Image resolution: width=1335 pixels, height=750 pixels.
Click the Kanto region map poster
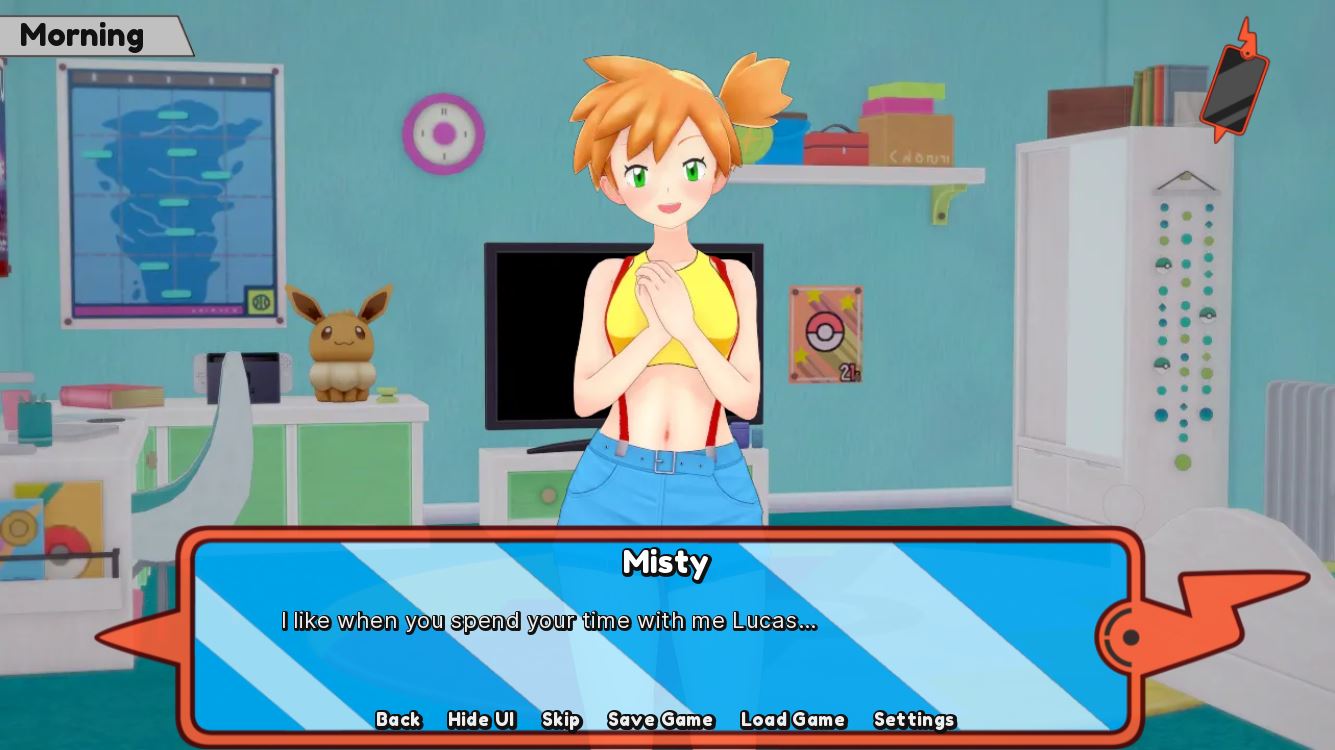160,190
